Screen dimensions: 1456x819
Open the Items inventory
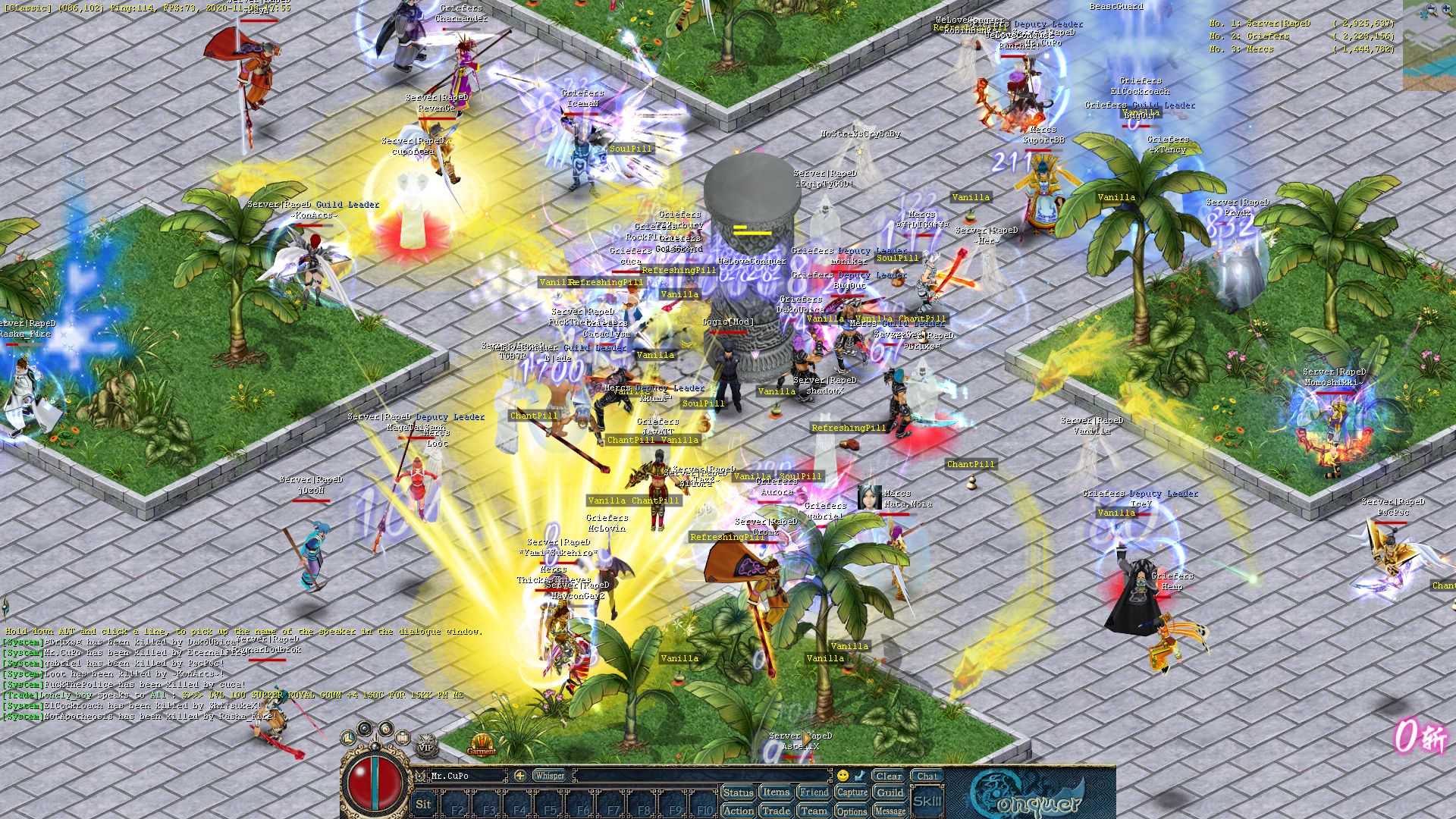click(776, 792)
